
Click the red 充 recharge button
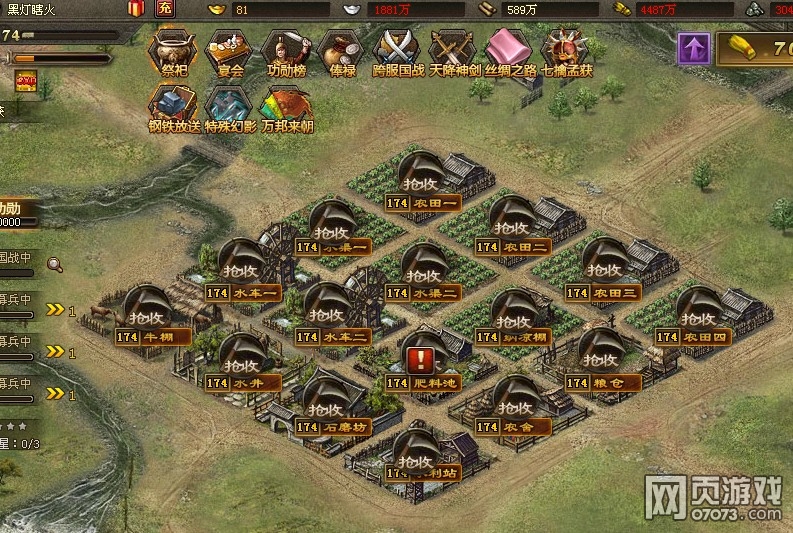point(165,9)
